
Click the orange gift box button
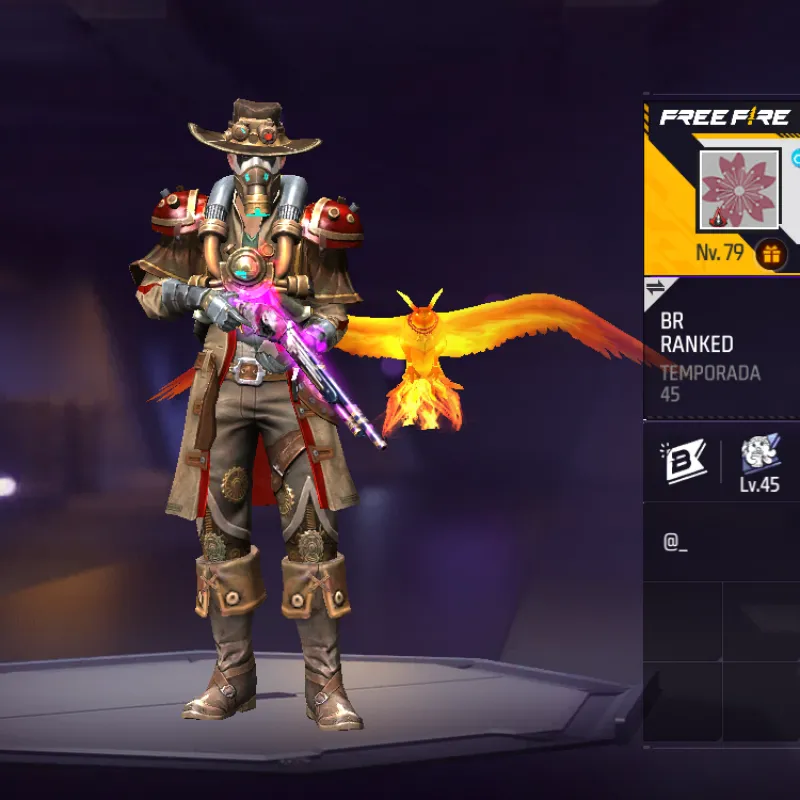pyautogui.click(x=770, y=254)
